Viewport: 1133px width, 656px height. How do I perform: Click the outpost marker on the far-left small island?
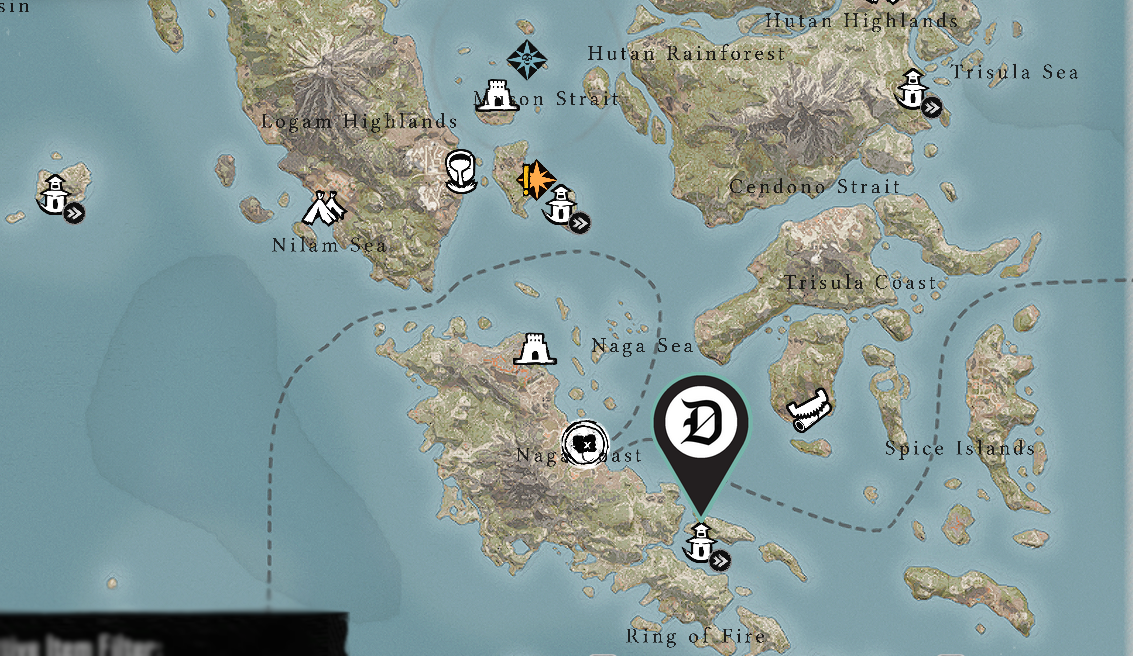(x=55, y=195)
